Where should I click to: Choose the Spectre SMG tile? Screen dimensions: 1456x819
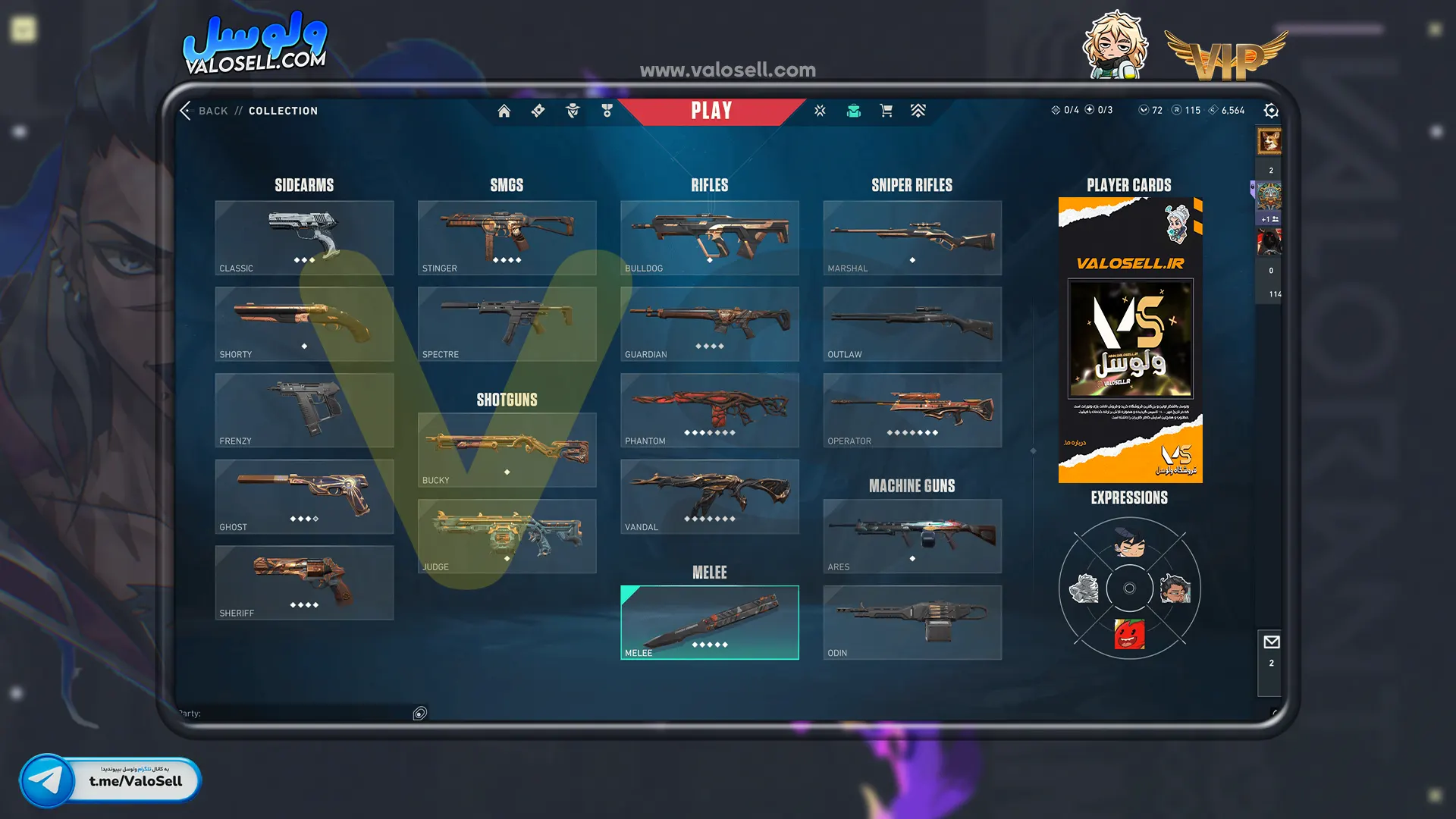tap(507, 324)
